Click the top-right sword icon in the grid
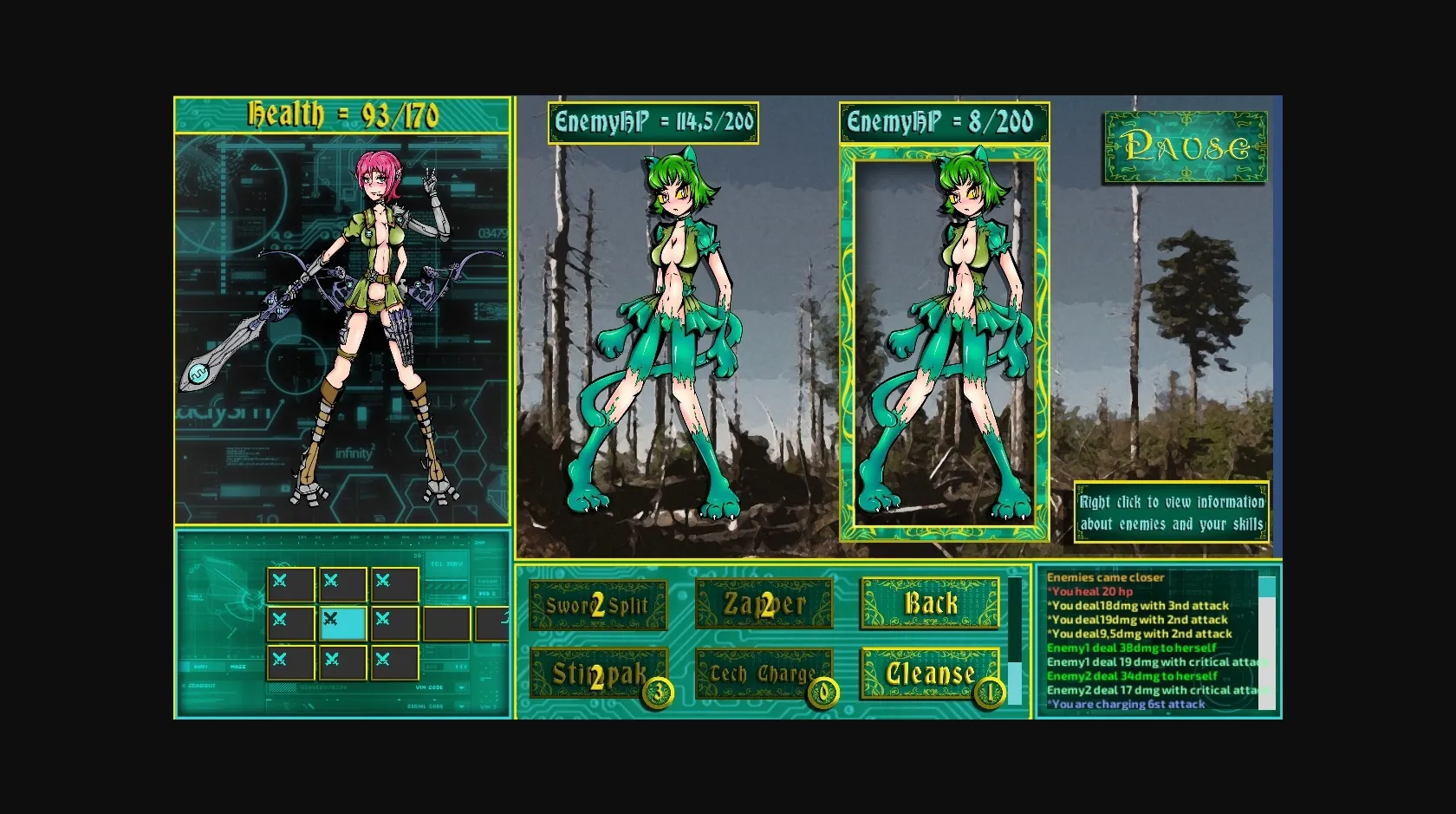Screen dimensions: 1456x814 coord(395,584)
